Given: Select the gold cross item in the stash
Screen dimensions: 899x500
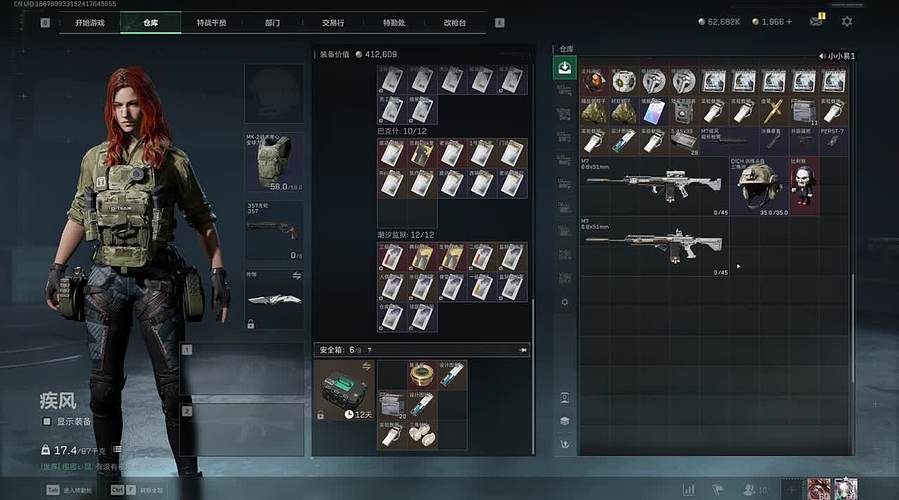Looking at the screenshot, I should tap(773, 110).
